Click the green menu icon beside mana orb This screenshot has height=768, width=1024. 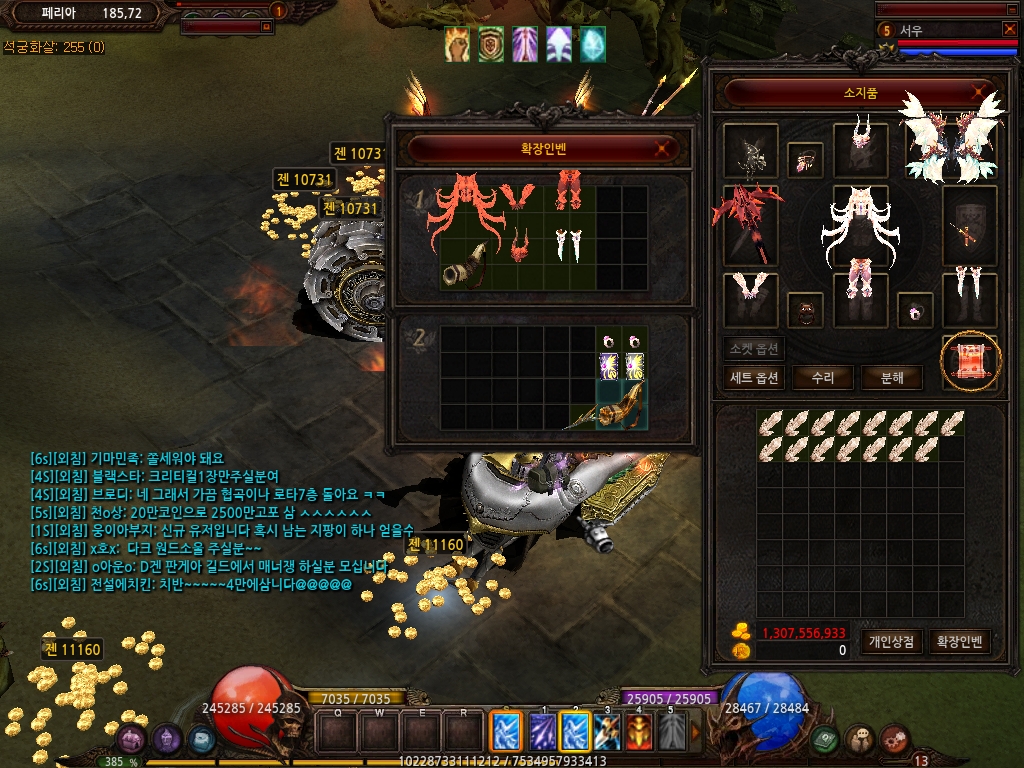(825, 739)
